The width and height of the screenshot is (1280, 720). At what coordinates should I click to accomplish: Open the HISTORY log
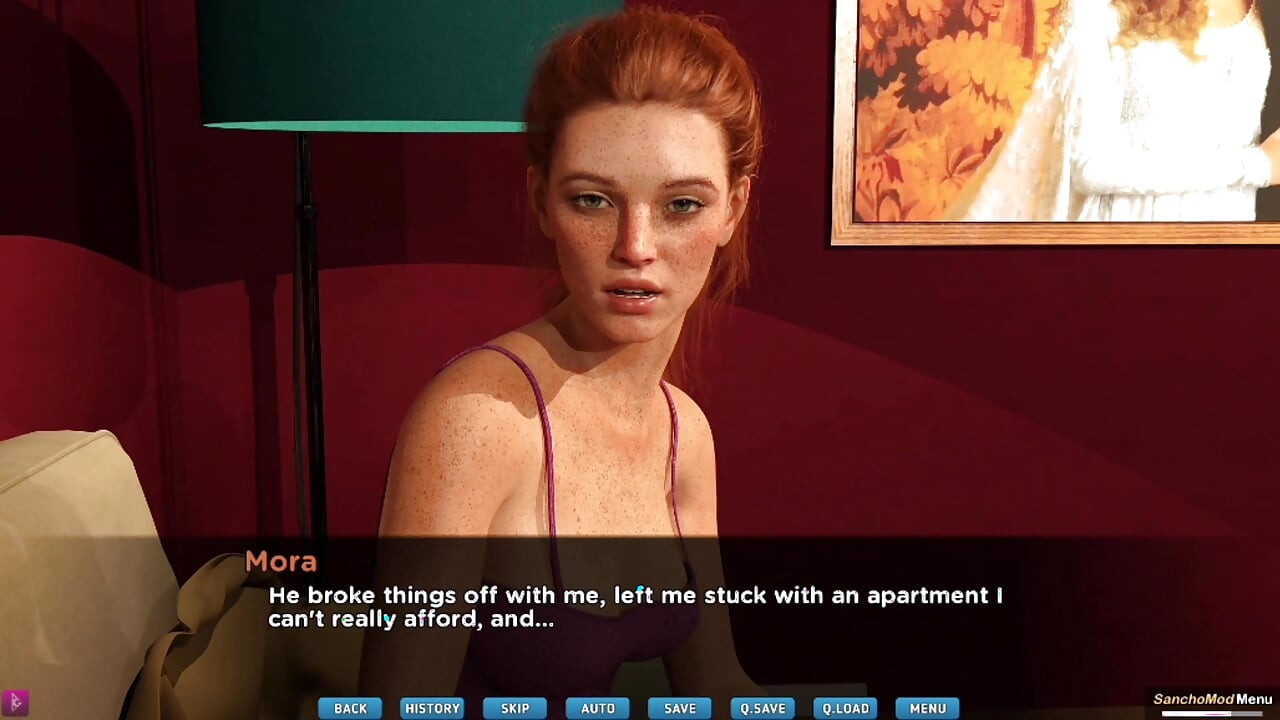click(432, 708)
